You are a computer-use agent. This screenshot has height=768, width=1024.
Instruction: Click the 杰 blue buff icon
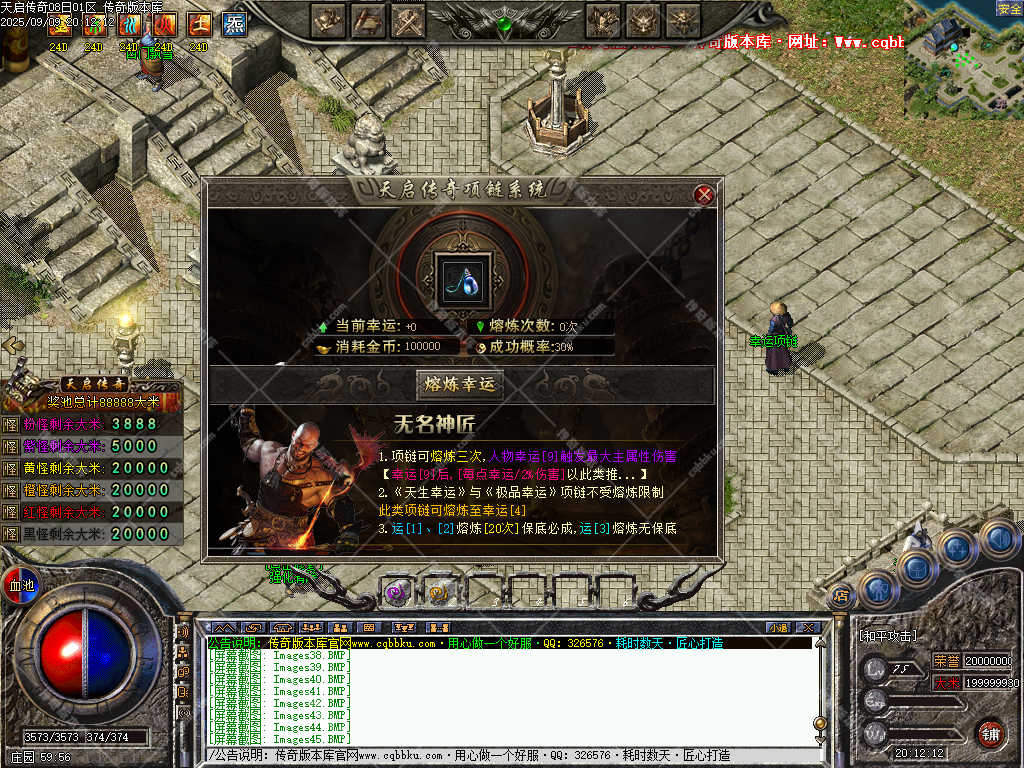click(x=234, y=23)
